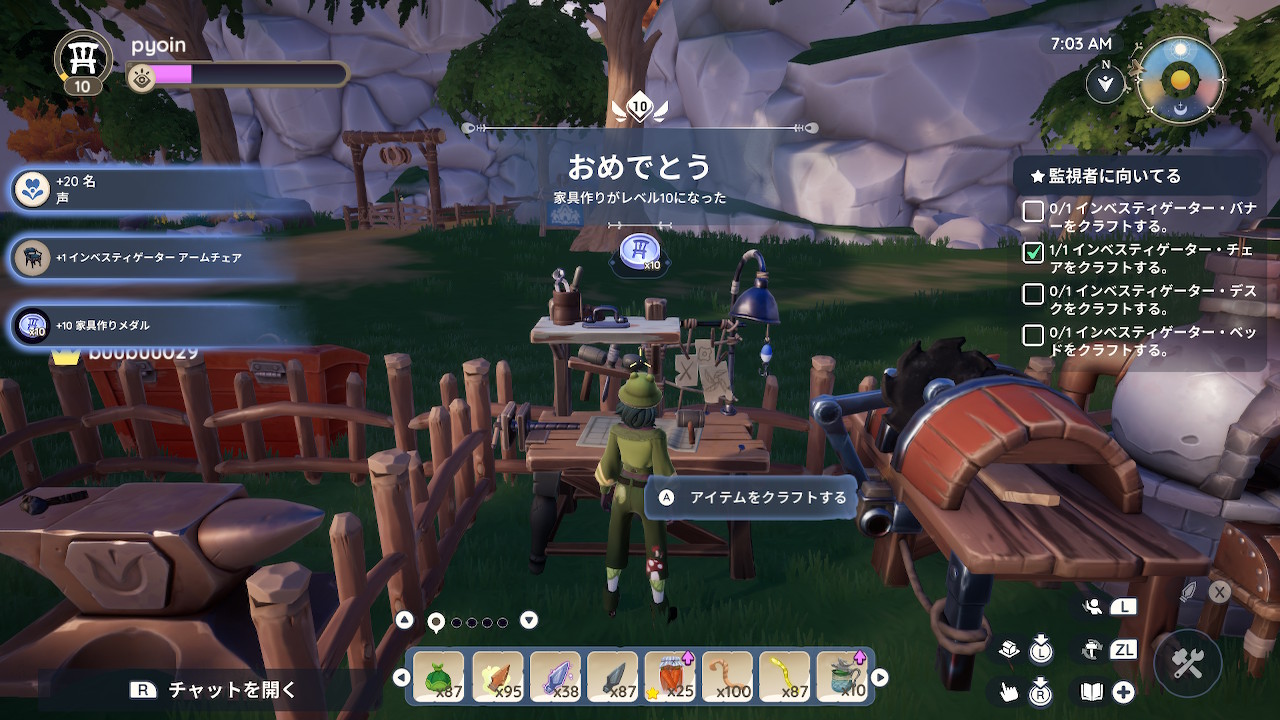
Task: Switch hotbar row with the down arrow
Action: click(x=529, y=620)
